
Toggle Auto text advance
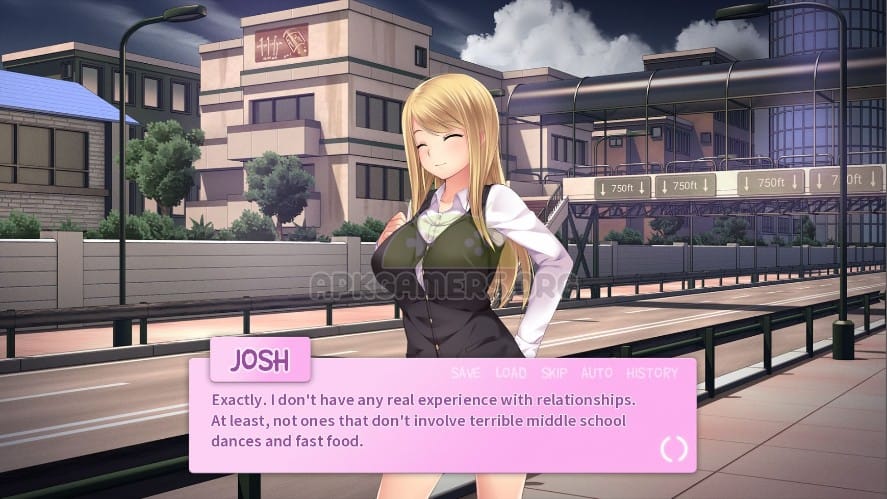[x=597, y=373]
